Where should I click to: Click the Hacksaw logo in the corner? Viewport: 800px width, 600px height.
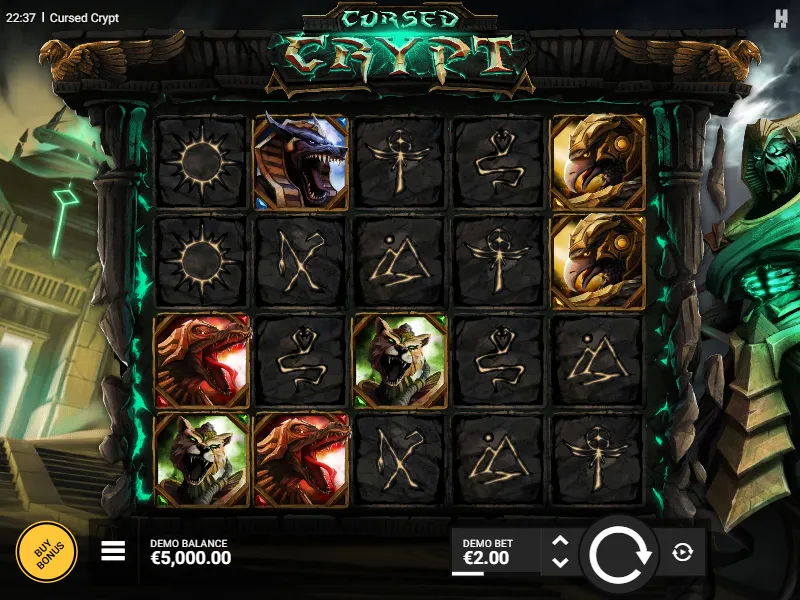(x=781, y=18)
